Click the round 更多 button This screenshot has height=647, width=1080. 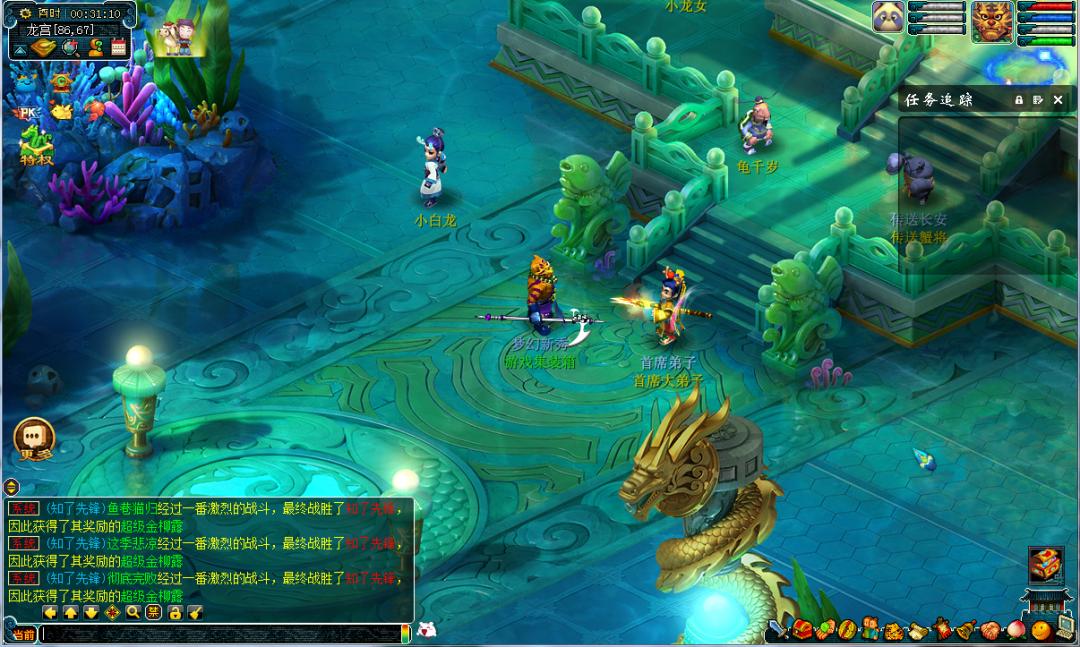(33, 438)
